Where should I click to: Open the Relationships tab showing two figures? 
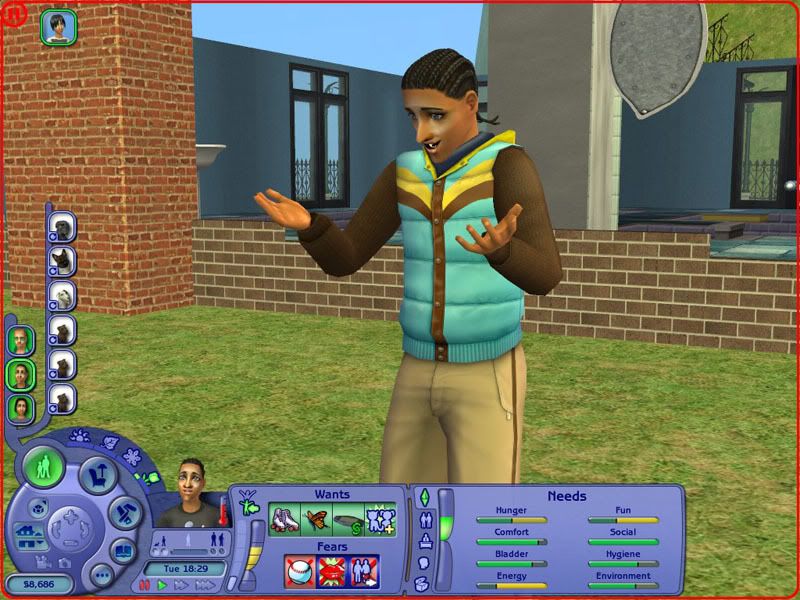(424, 520)
